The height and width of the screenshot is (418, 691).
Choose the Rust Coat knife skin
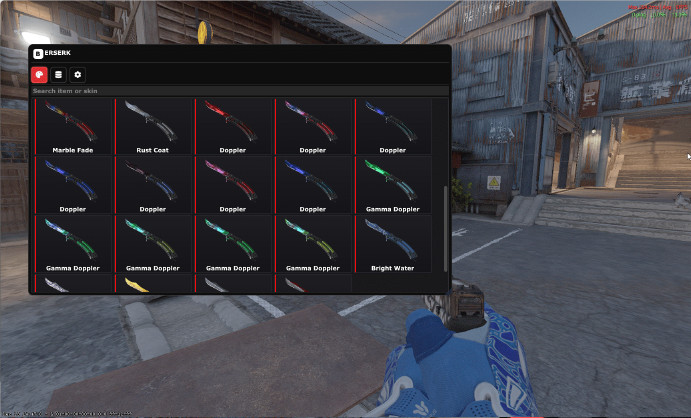152,126
